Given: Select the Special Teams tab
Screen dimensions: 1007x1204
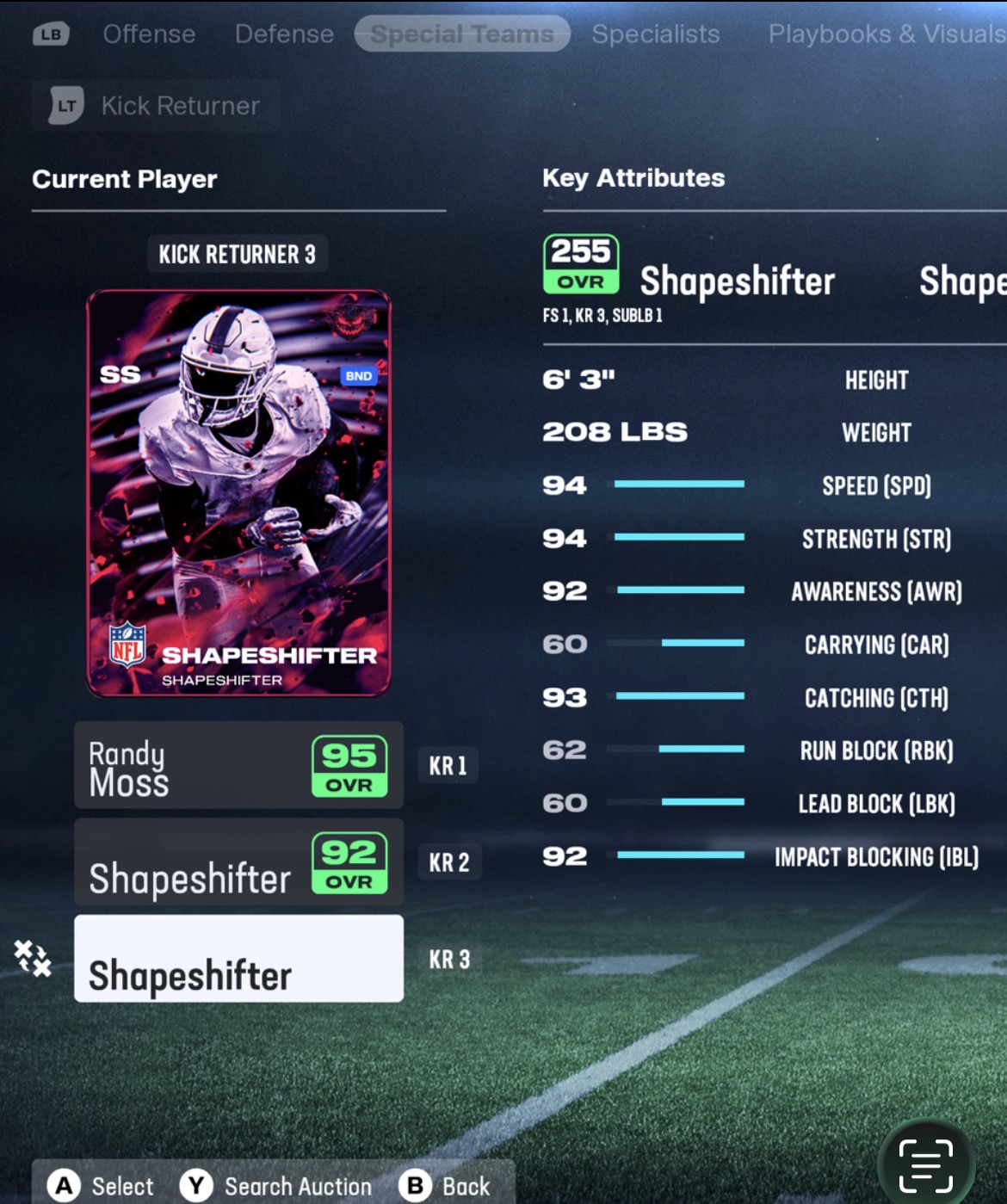Looking at the screenshot, I should point(462,34).
